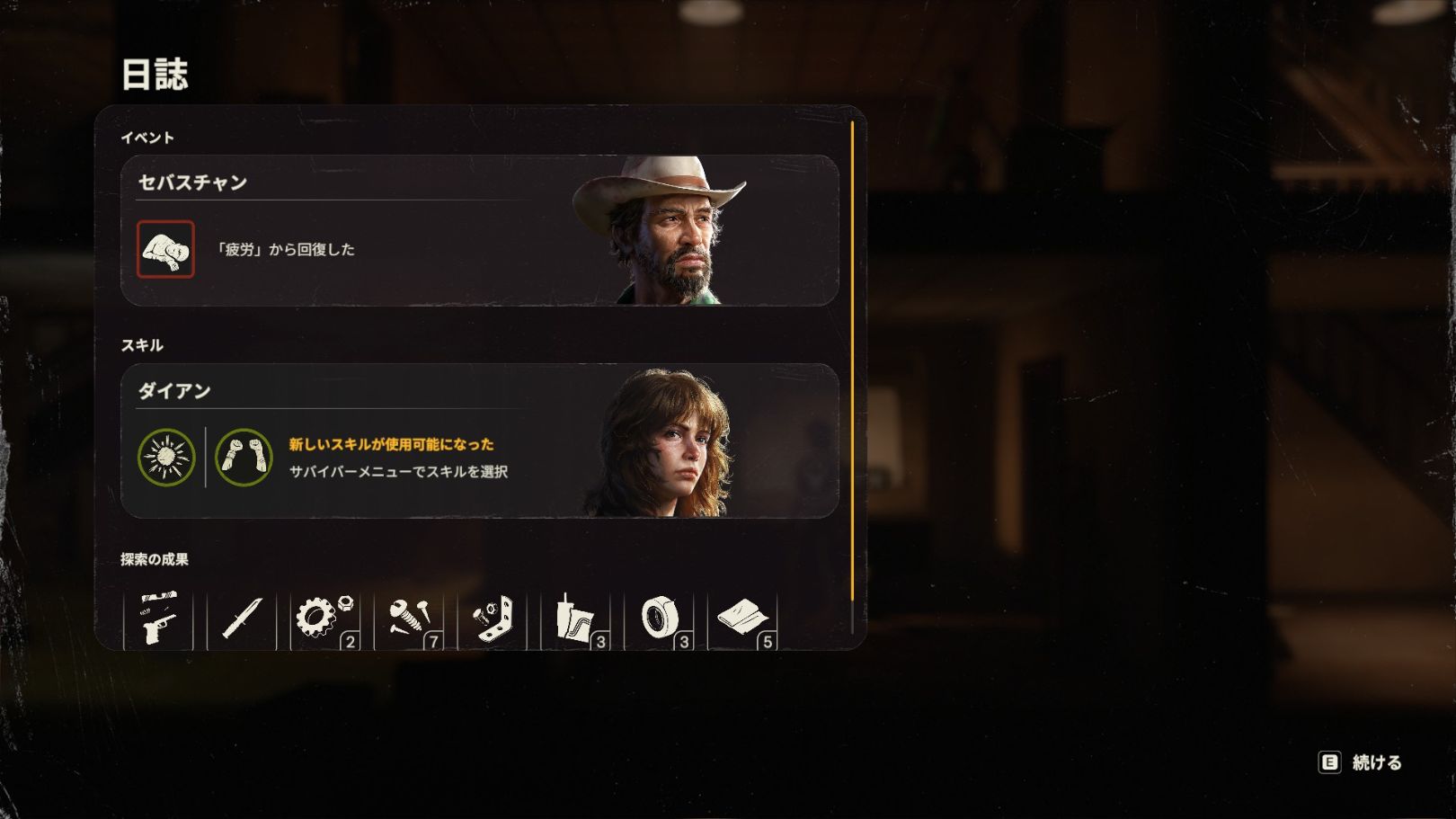Click the fatigue recovery status icon
This screenshot has width=1456, height=819.
[x=165, y=249]
